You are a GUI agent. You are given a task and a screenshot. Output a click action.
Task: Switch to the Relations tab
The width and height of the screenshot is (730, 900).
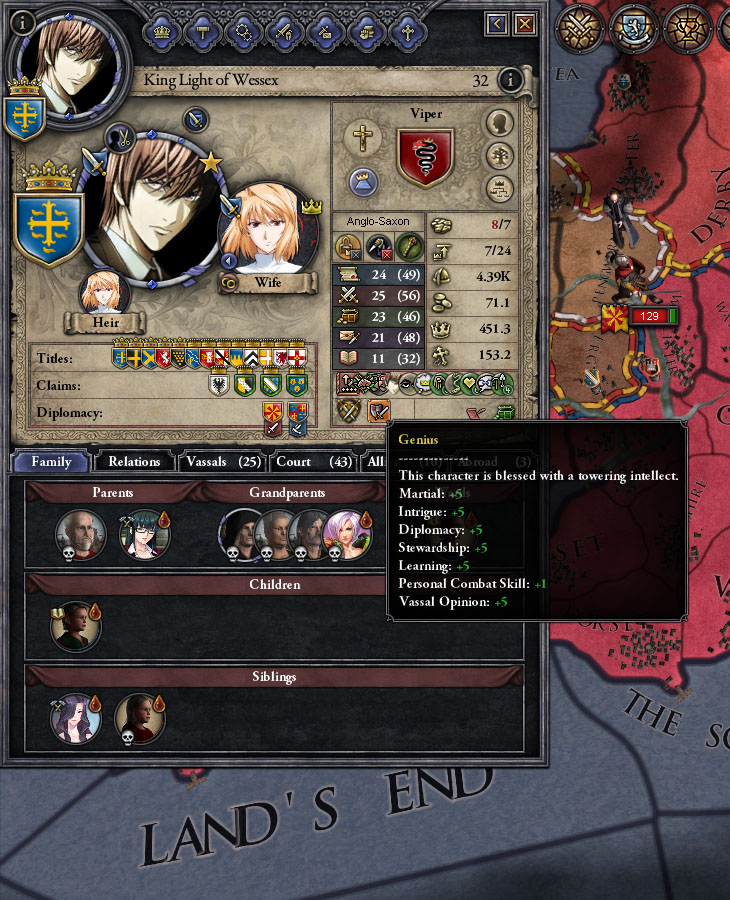click(x=134, y=462)
